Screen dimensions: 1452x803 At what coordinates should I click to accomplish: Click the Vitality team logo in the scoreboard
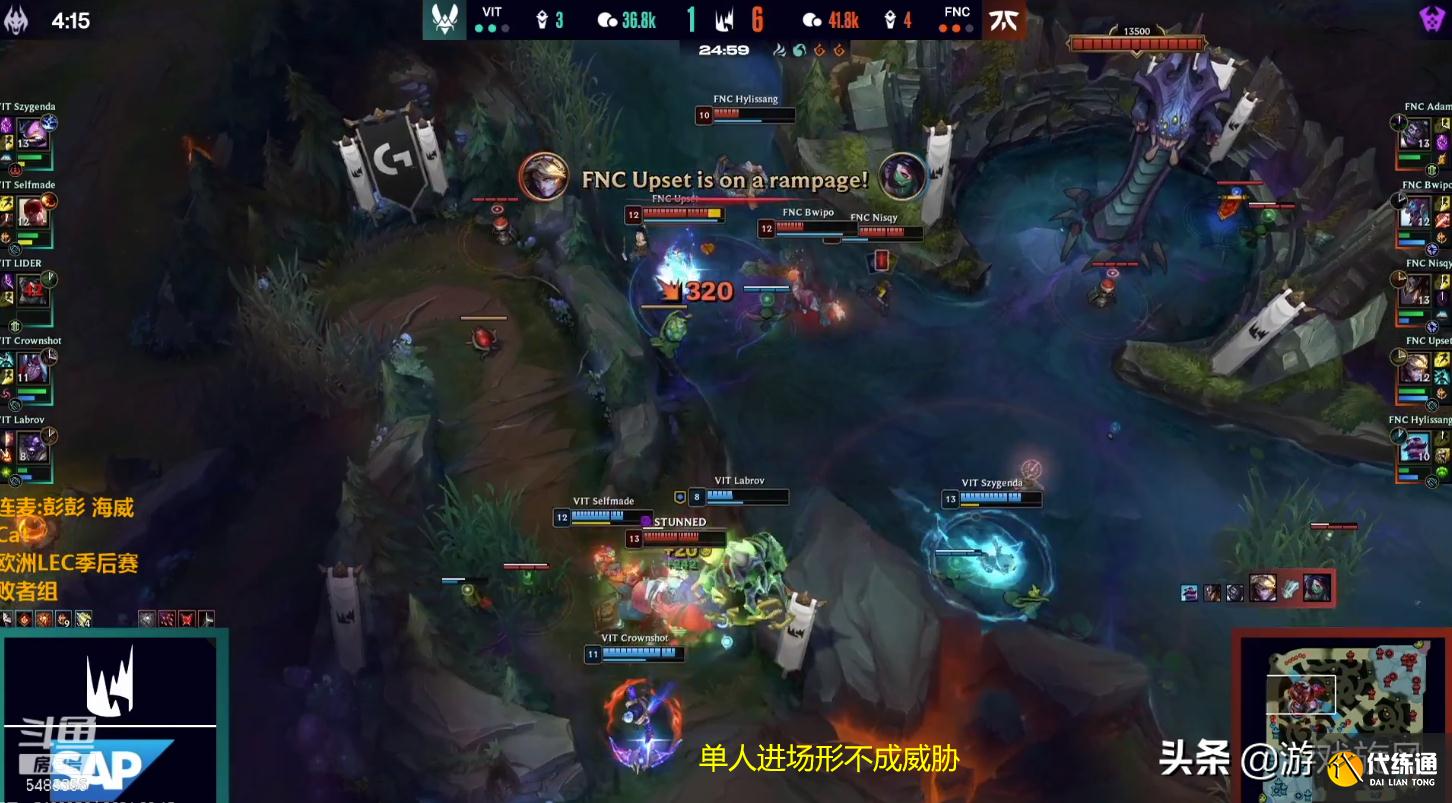pyautogui.click(x=444, y=17)
